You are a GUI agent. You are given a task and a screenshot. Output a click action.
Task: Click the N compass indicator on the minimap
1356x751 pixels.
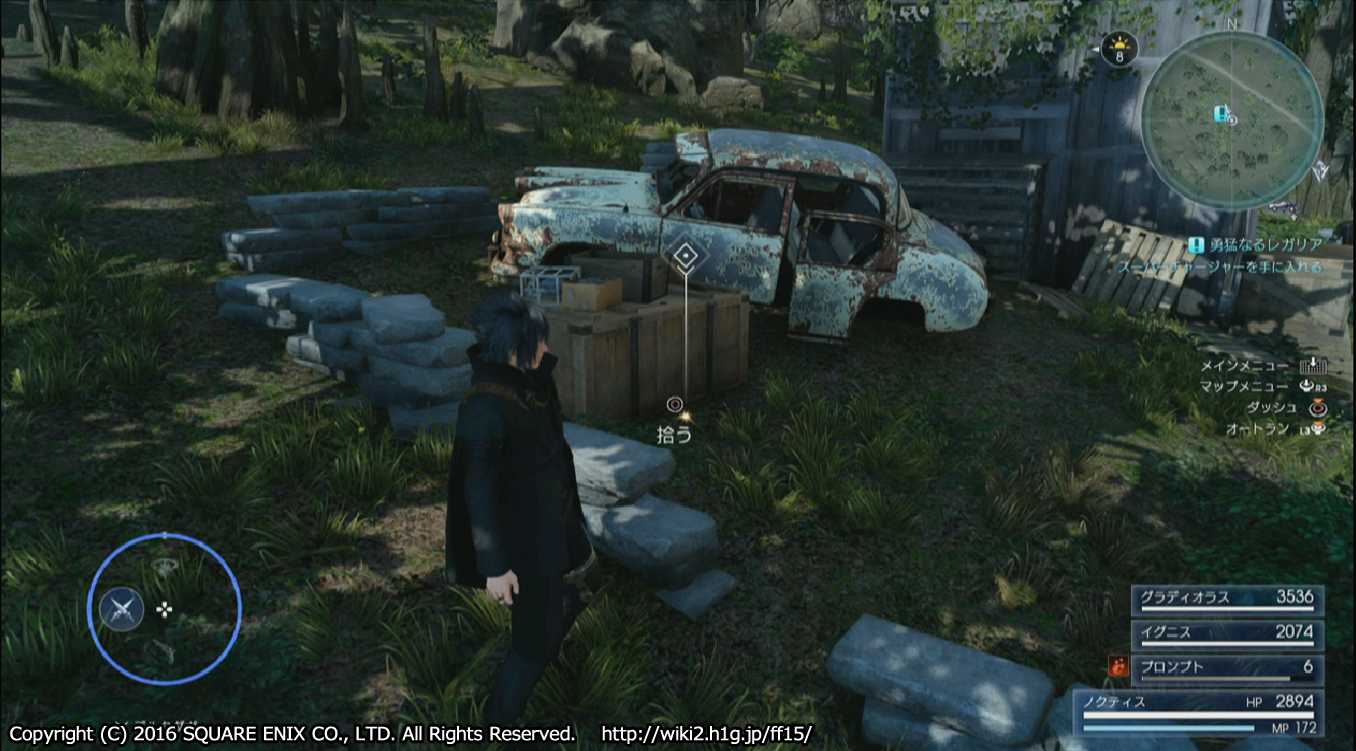(x=1230, y=24)
